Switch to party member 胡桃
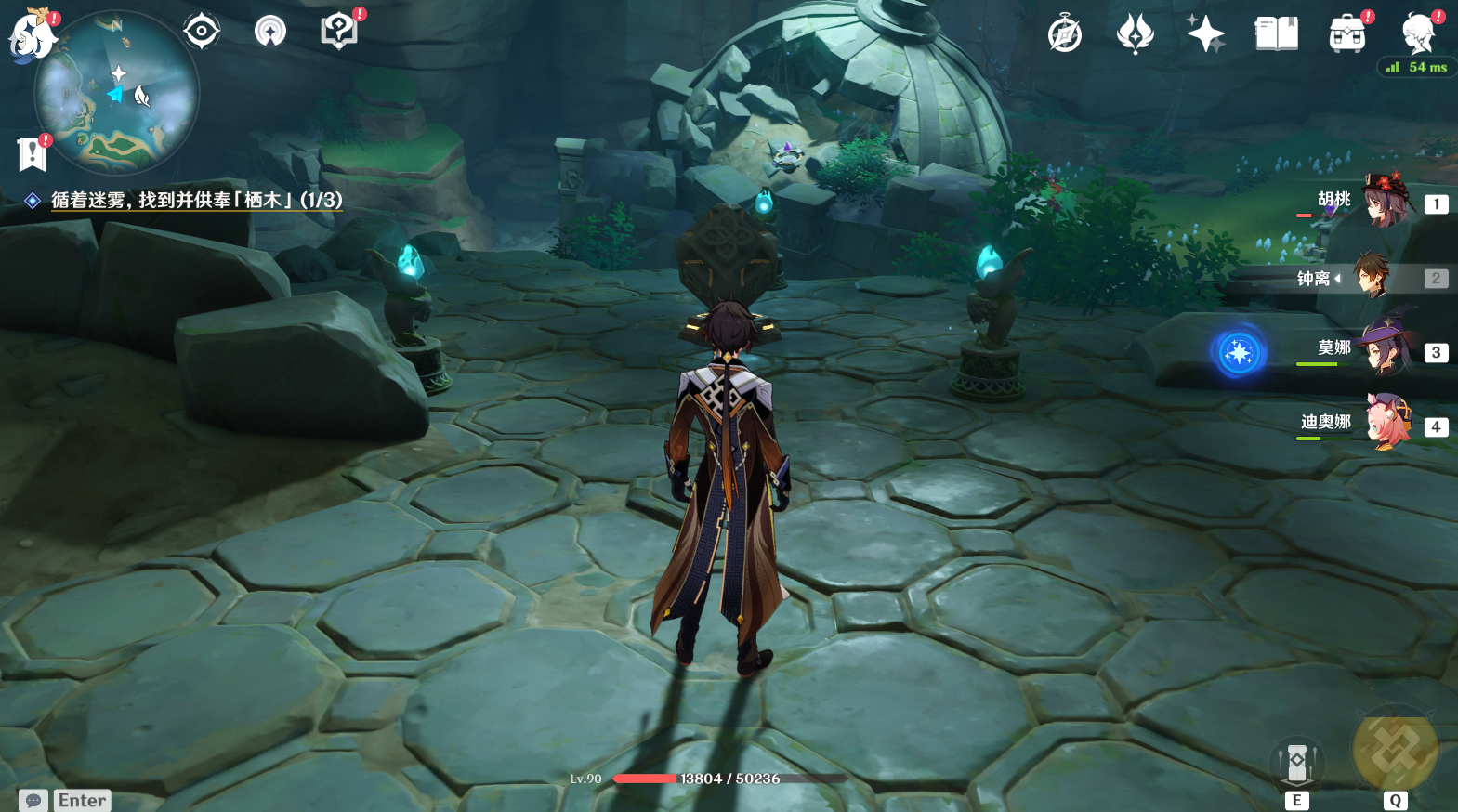1458x812 pixels. [x=1386, y=202]
